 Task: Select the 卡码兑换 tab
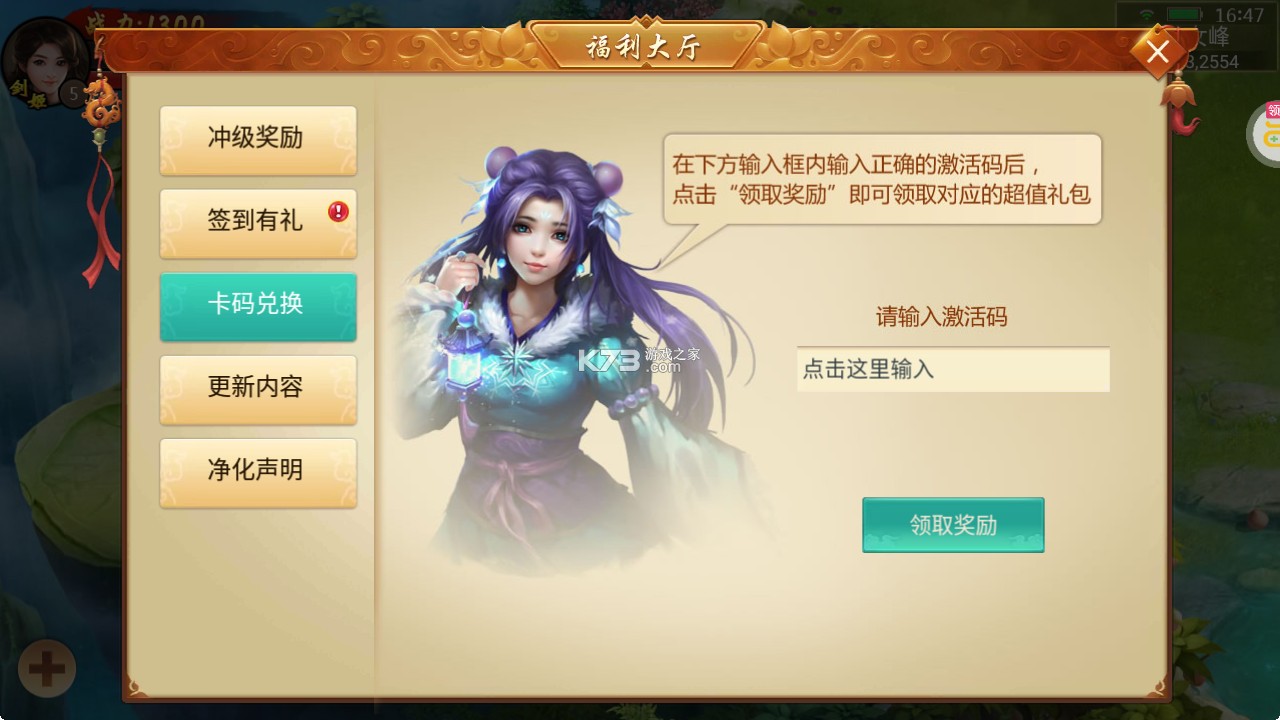[x=258, y=307]
